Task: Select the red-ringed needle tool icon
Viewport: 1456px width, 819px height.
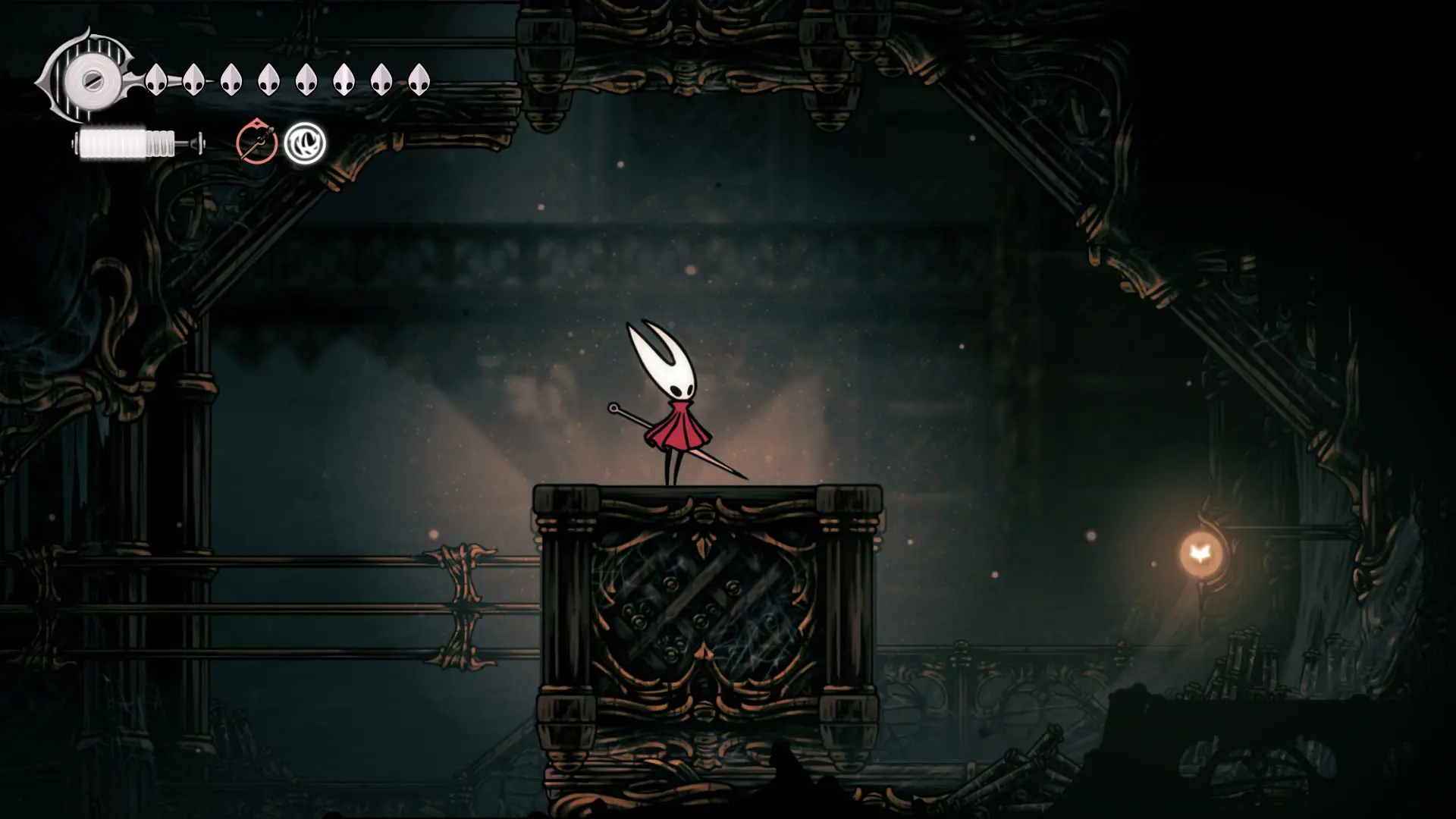Action: click(256, 143)
